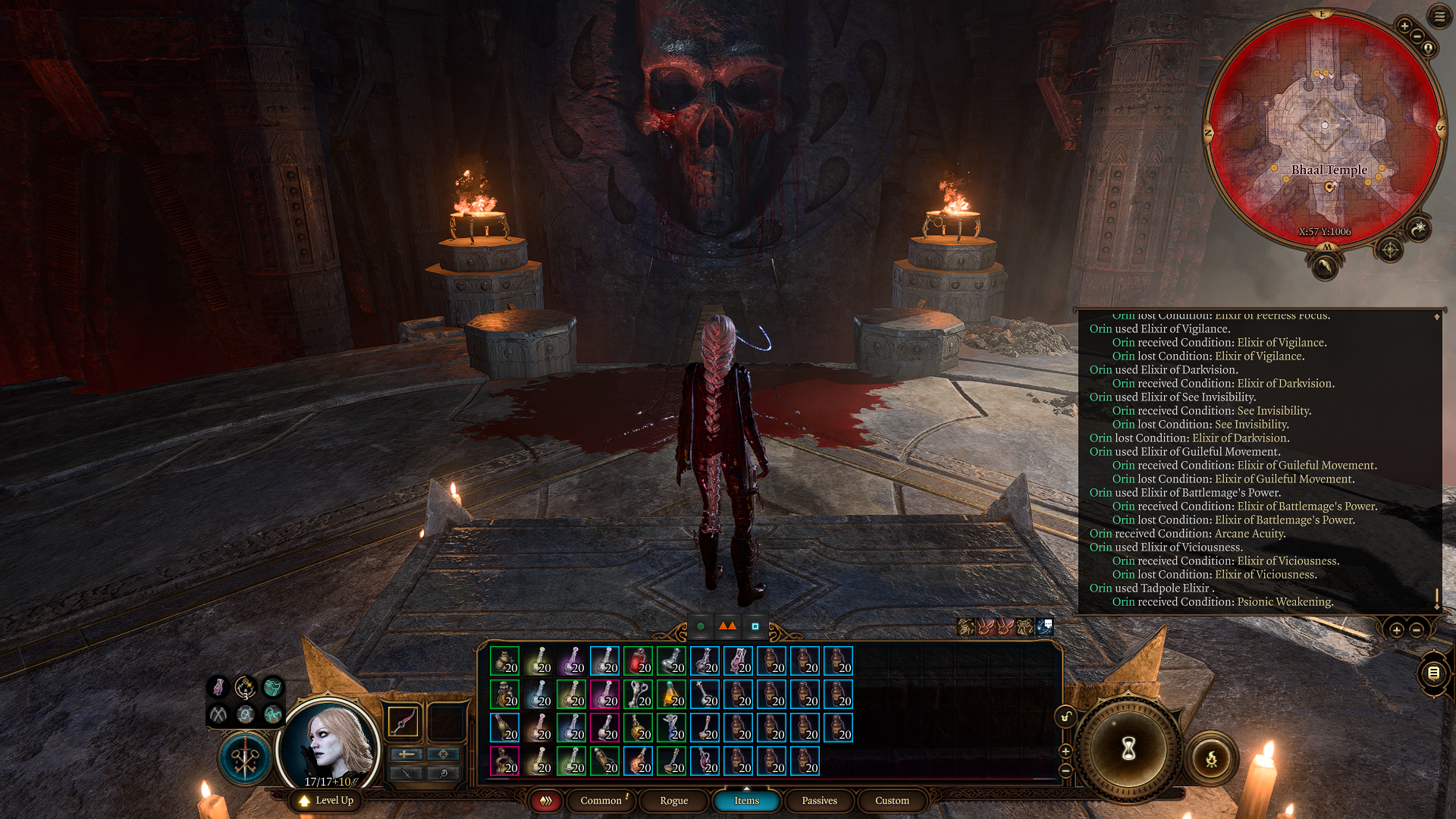
Task: Open the combat log scroll button
Action: (x=1433, y=673)
